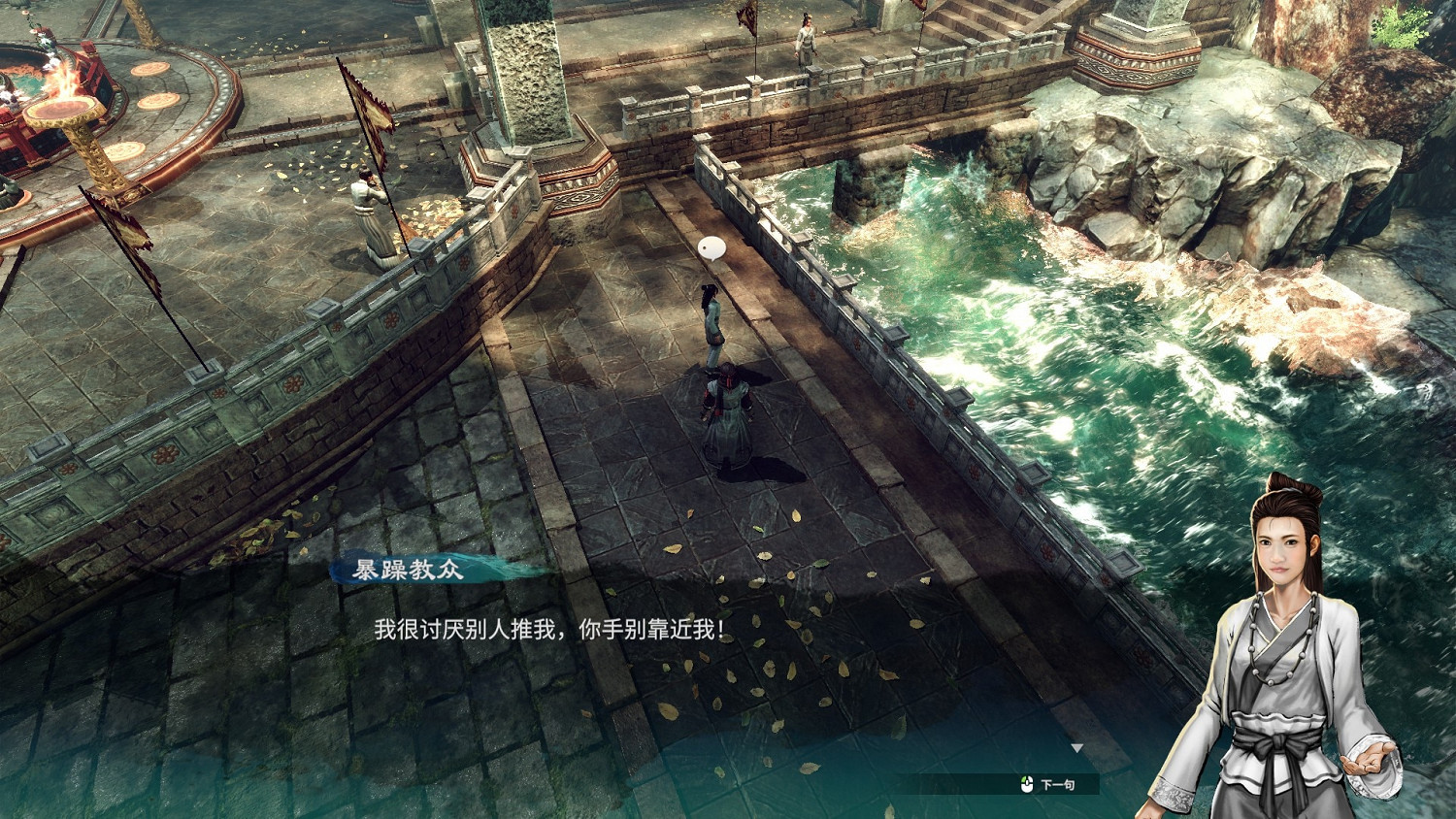
Task: Click the dialogue text about being pushed
Action: click(x=548, y=631)
